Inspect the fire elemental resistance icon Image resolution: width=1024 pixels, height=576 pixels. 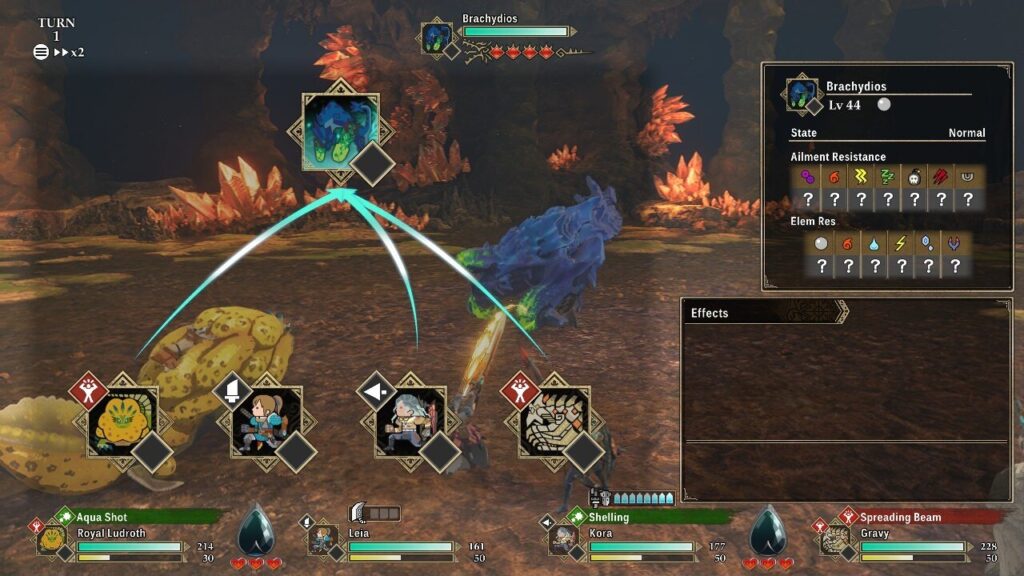[x=848, y=244]
